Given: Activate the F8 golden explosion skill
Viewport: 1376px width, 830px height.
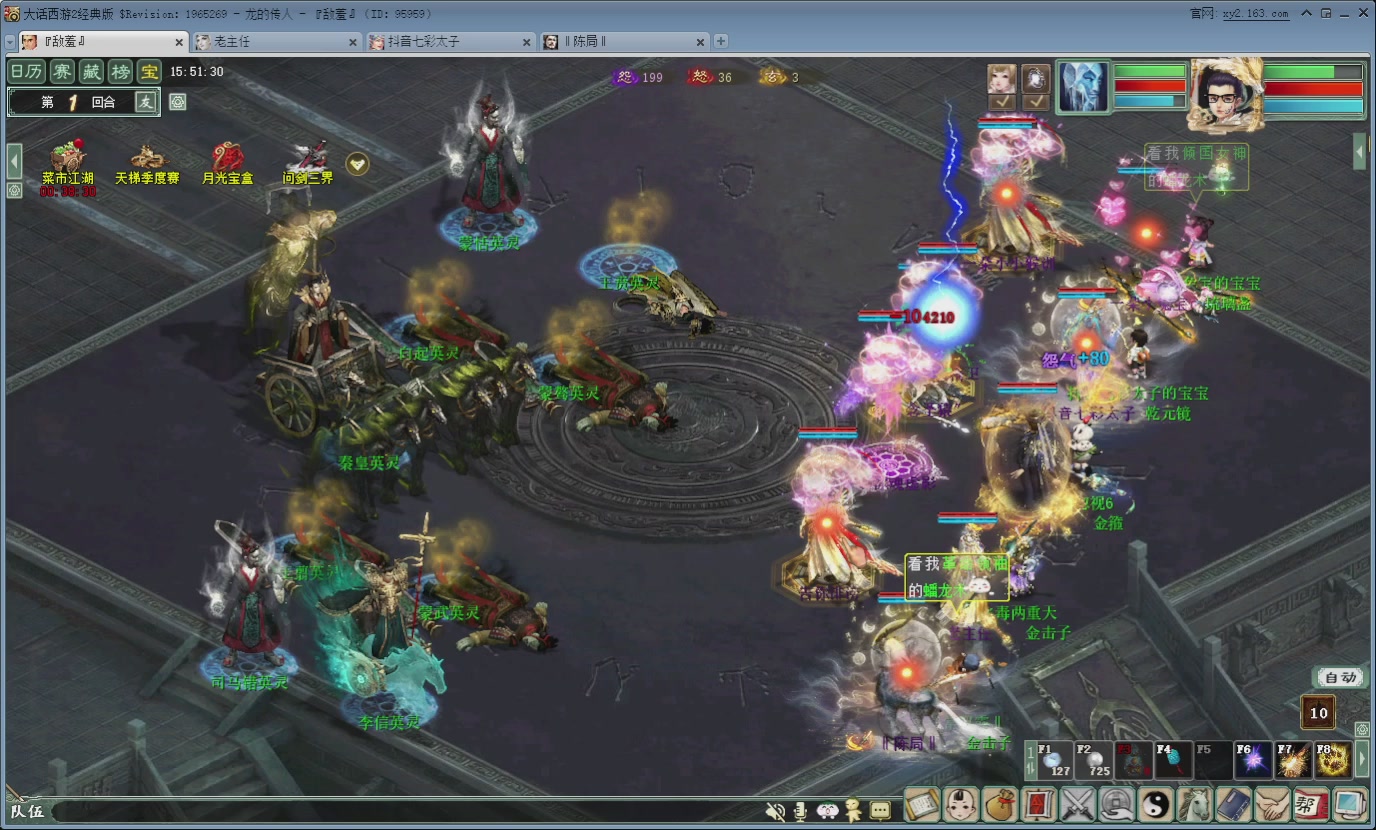Looking at the screenshot, I should point(1332,760).
